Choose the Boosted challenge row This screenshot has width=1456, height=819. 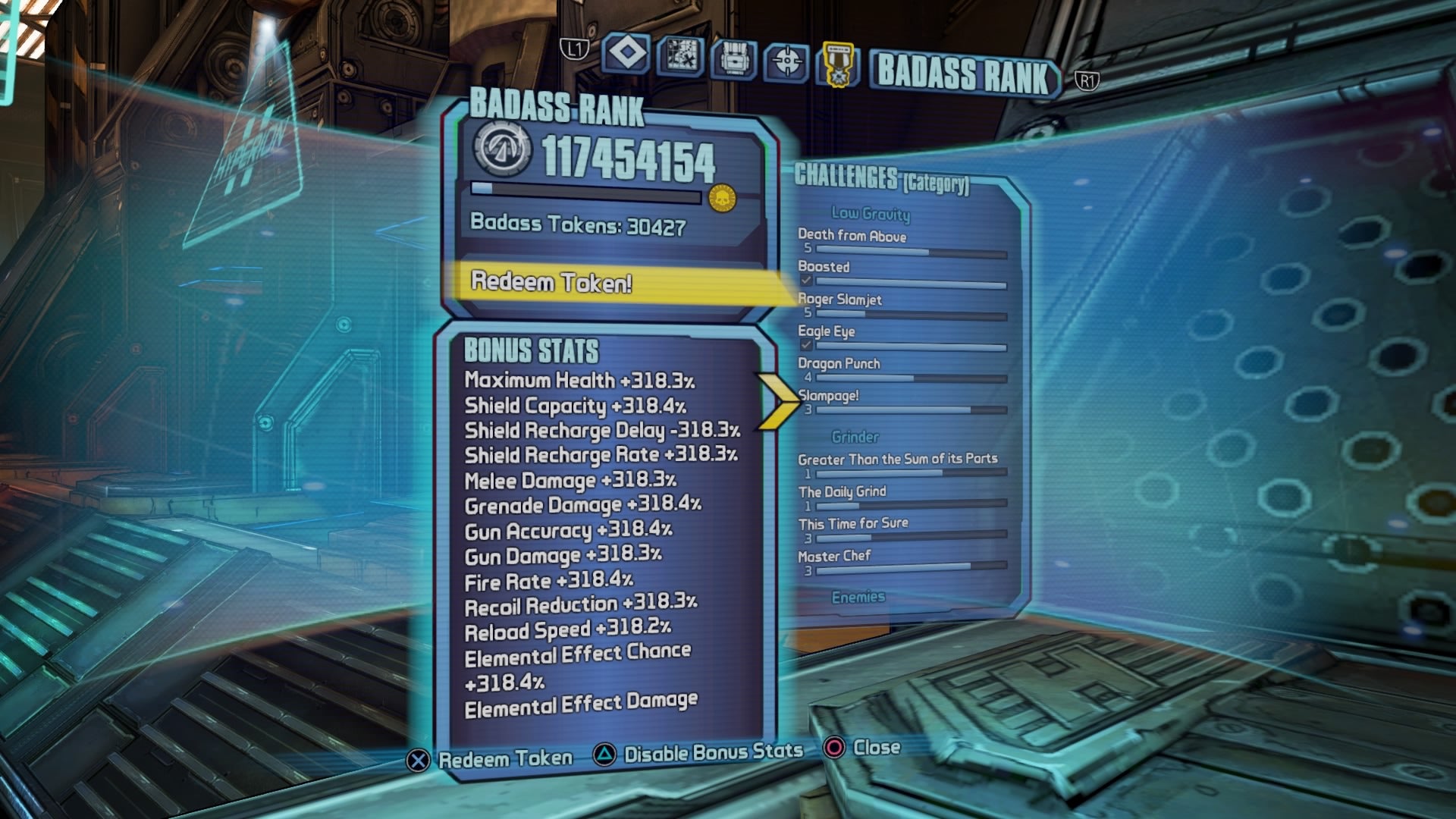pyautogui.click(x=824, y=267)
